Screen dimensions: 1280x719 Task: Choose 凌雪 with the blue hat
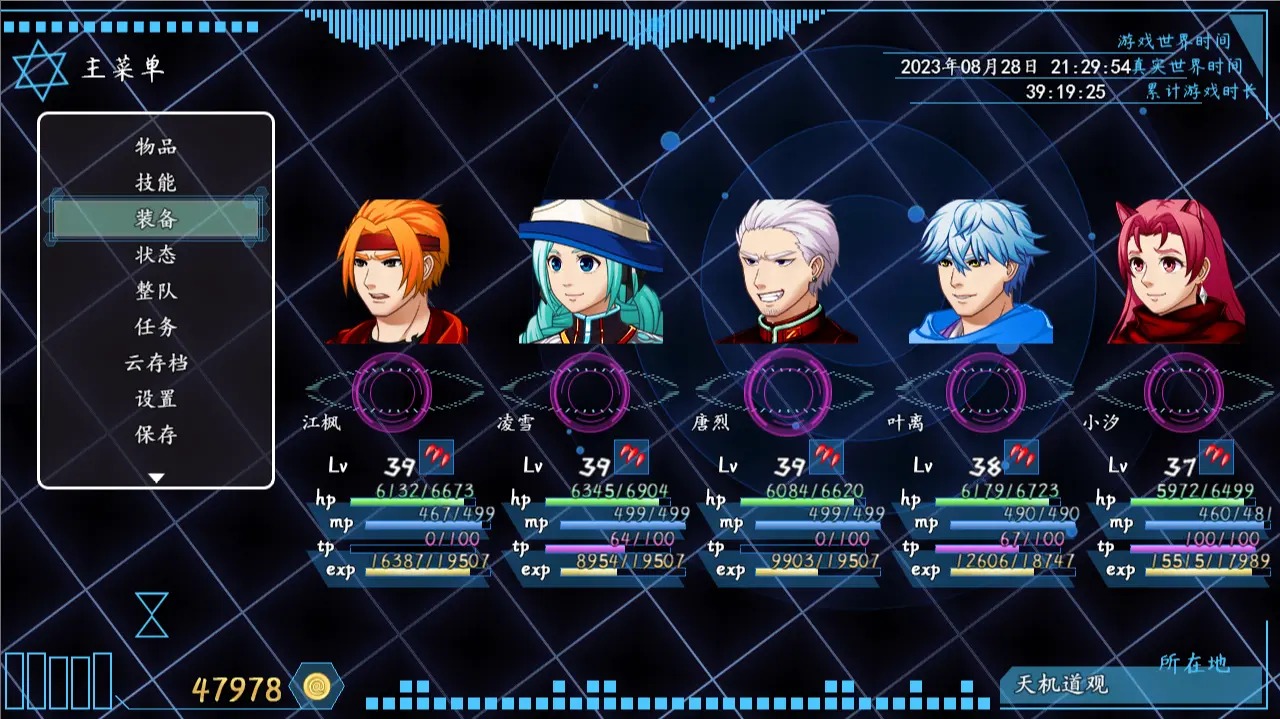coord(591,272)
